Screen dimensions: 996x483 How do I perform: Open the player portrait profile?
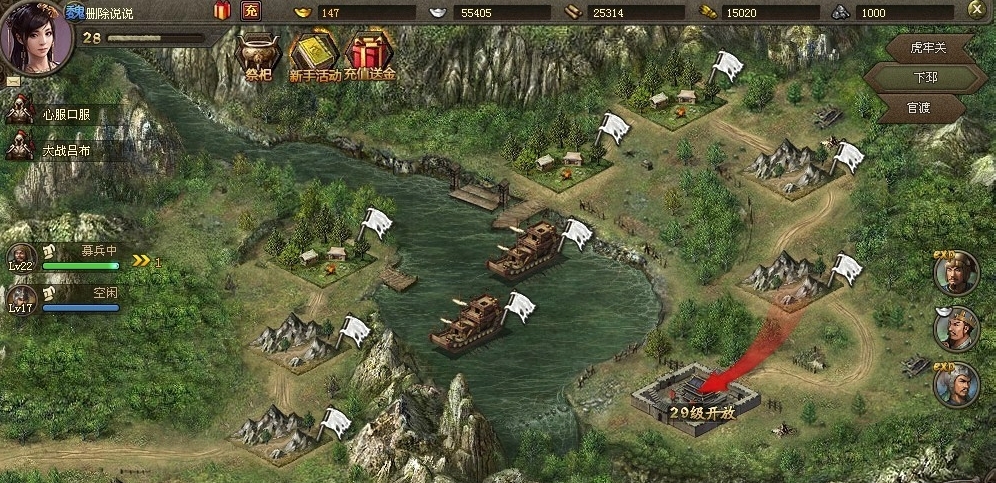(37, 36)
